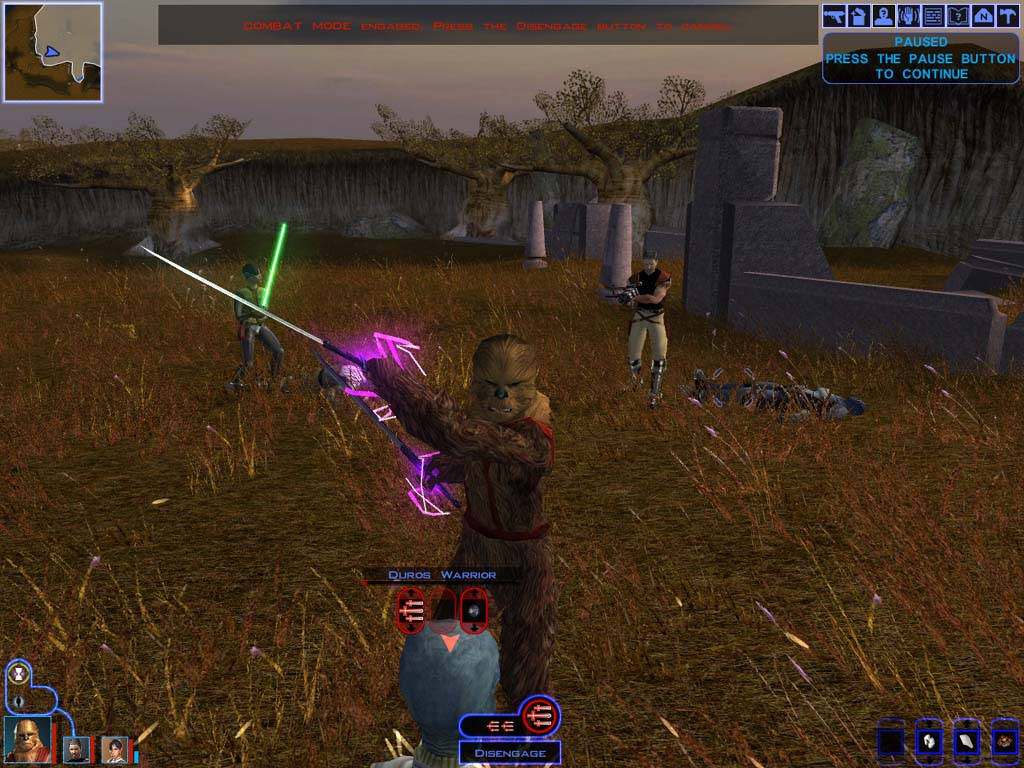
Task: Open the Journal book icon
Action: click(x=958, y=16)
